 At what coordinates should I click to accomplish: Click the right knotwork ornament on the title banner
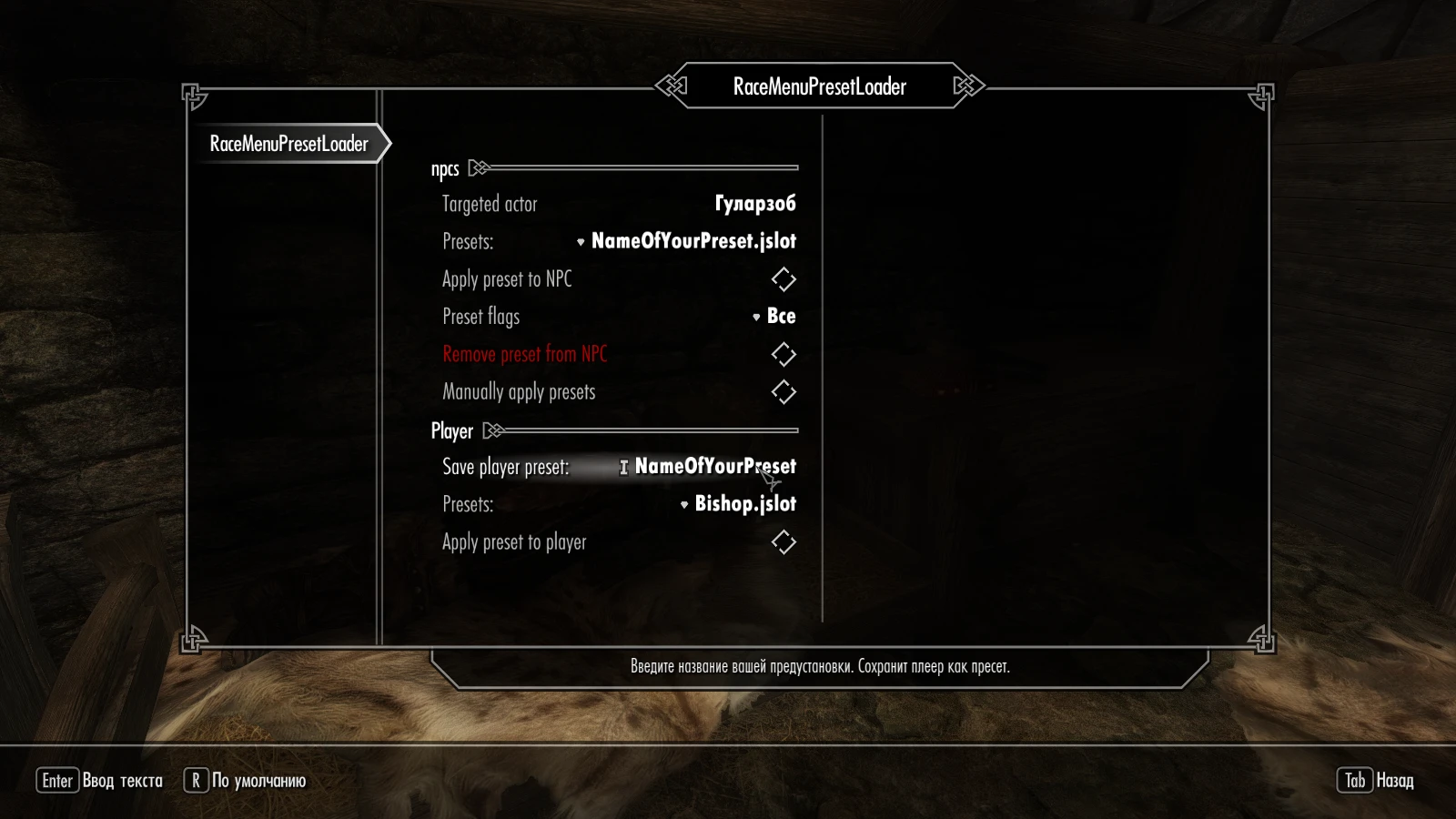pos(968,85)
